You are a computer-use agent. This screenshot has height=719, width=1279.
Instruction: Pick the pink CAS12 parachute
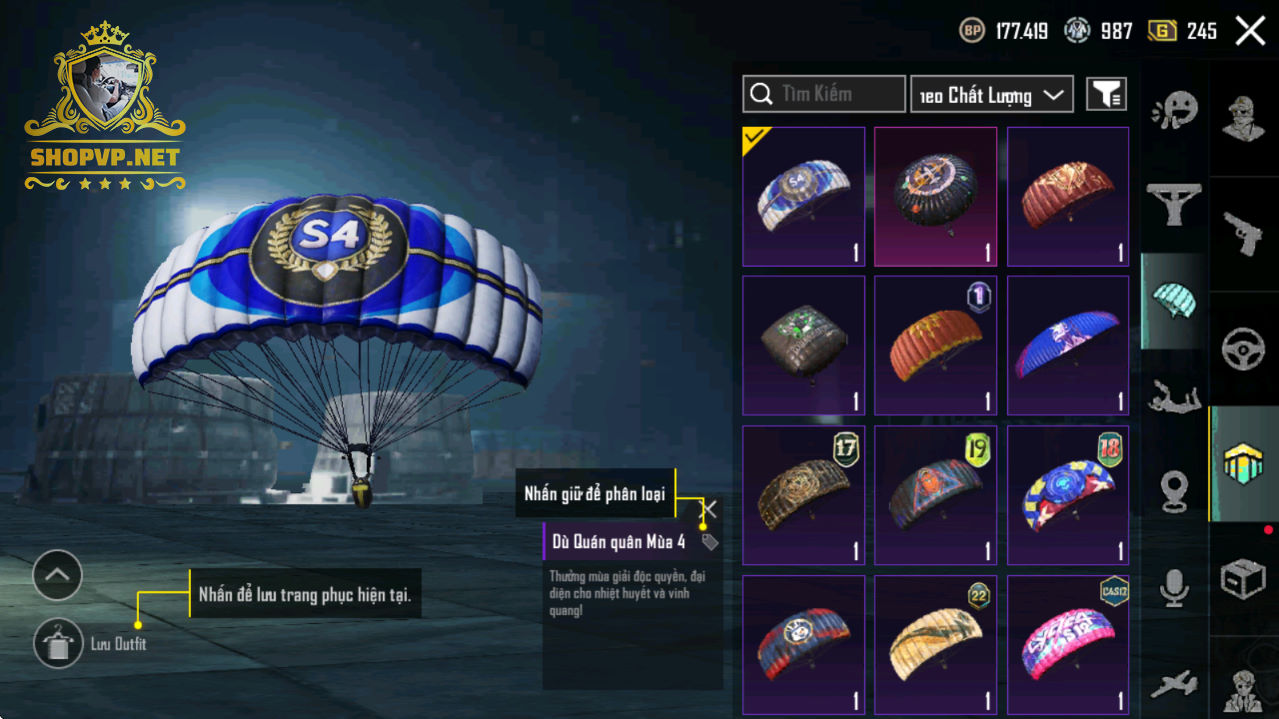pos(1067,643)
